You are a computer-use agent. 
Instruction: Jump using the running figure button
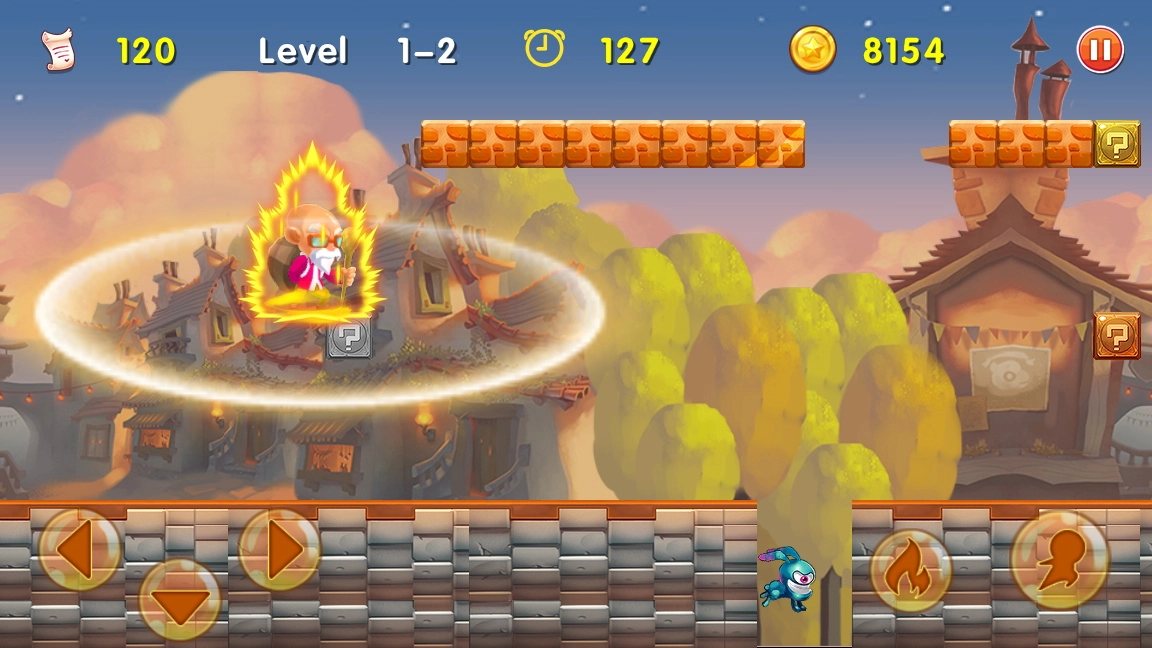tap(1060, 560)
